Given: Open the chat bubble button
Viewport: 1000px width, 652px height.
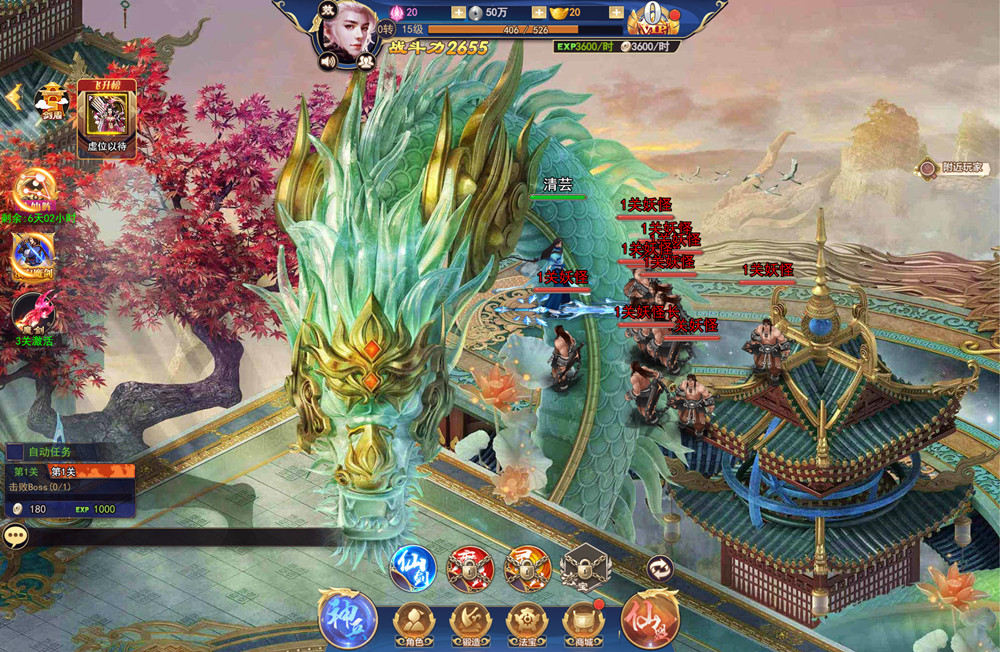Looking at the screenshot, I should tap(16, 536).
